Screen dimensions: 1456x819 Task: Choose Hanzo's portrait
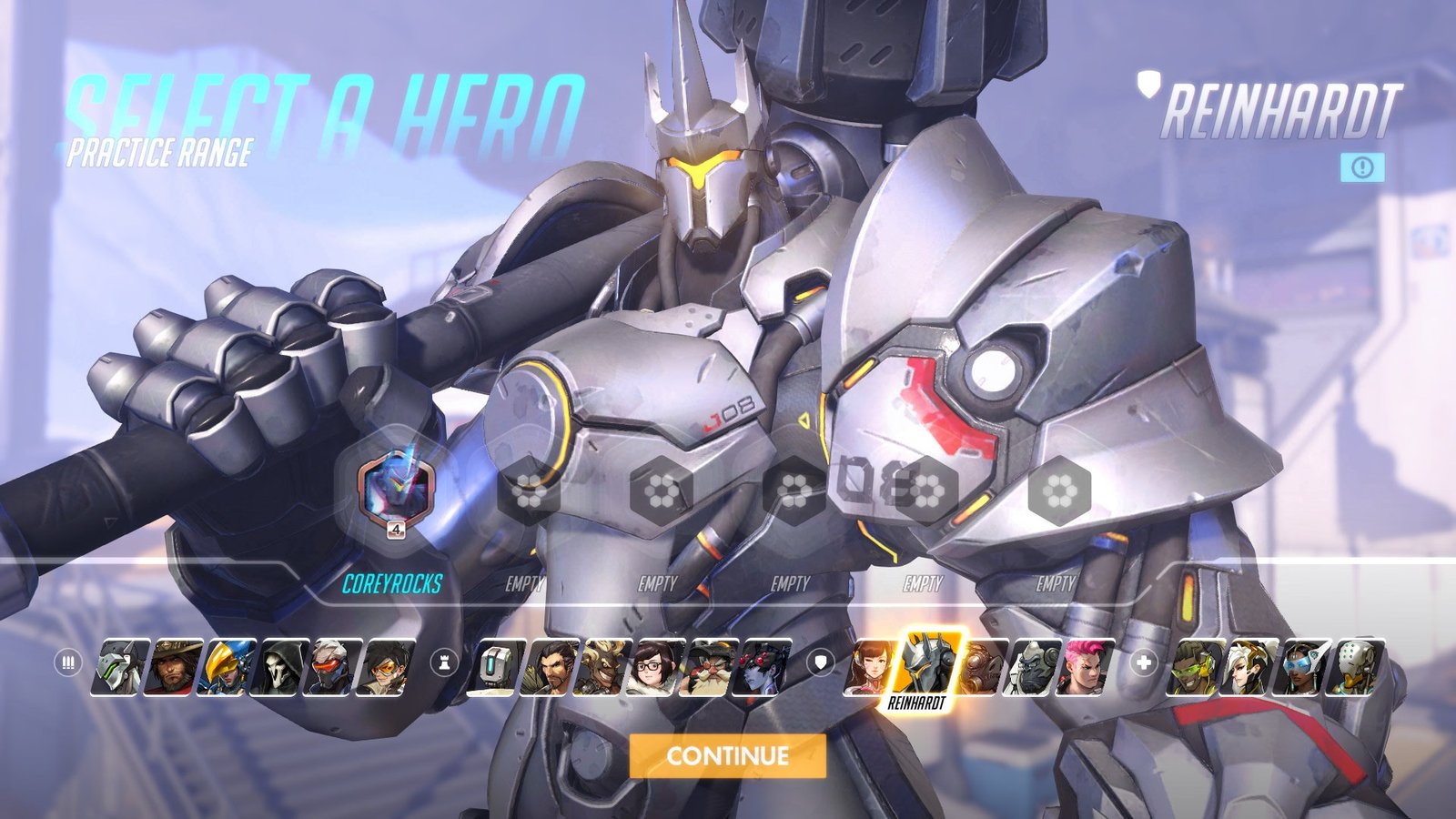click(551, 667)
